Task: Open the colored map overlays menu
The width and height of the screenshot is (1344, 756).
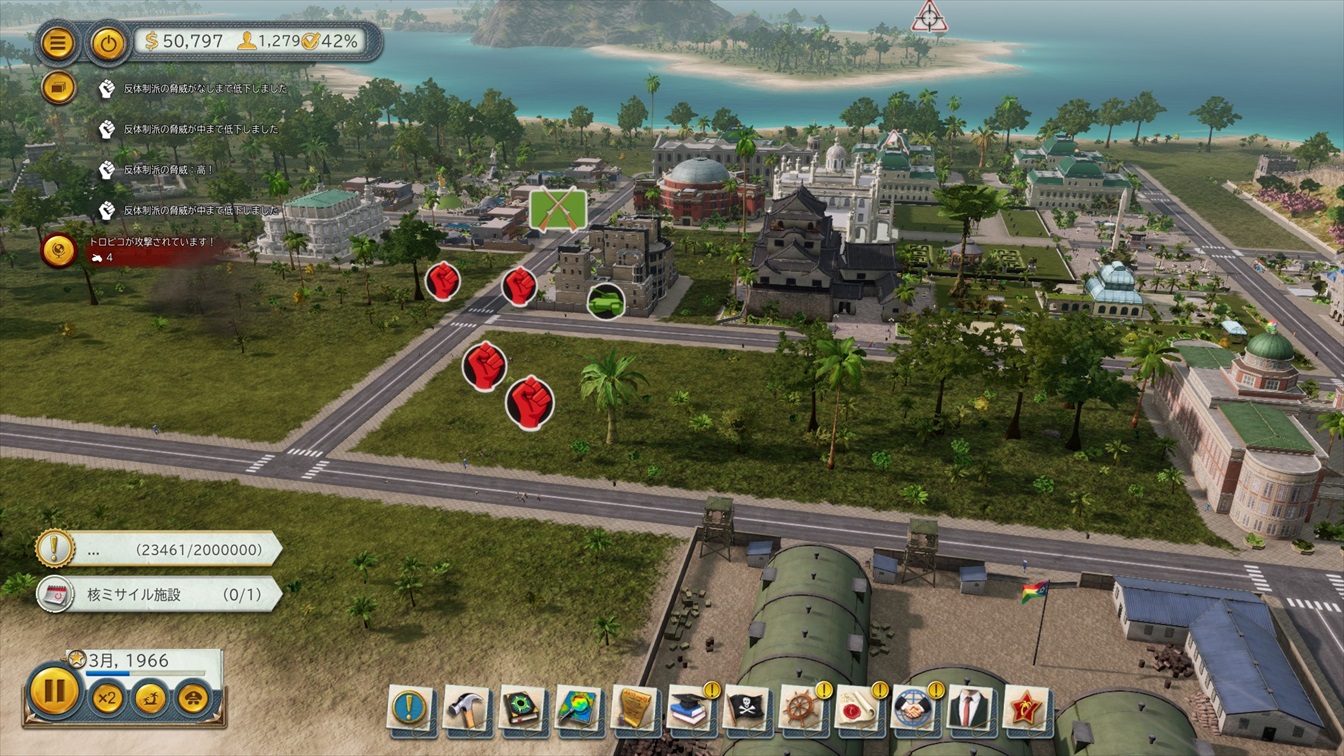Action: coord(578,708)
